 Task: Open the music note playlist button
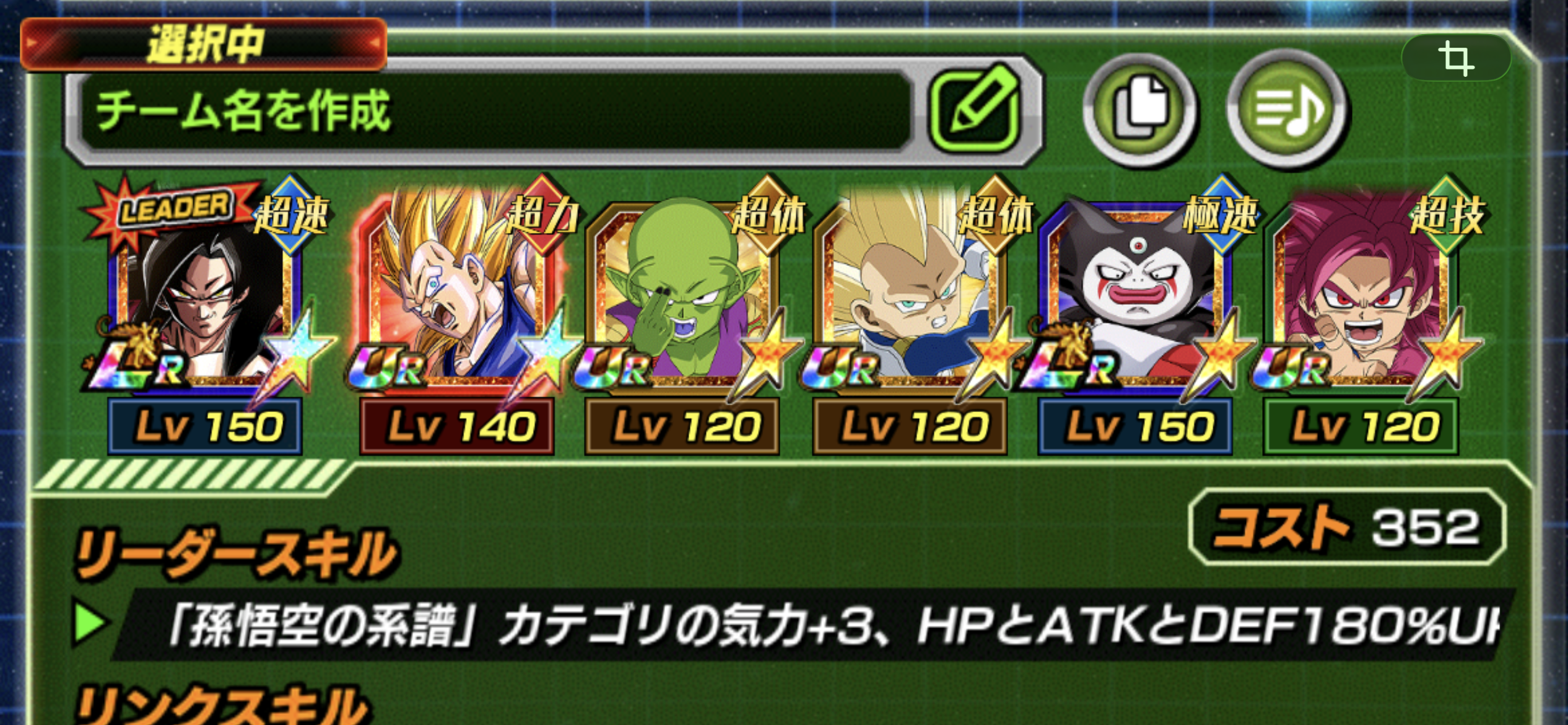1287,109
